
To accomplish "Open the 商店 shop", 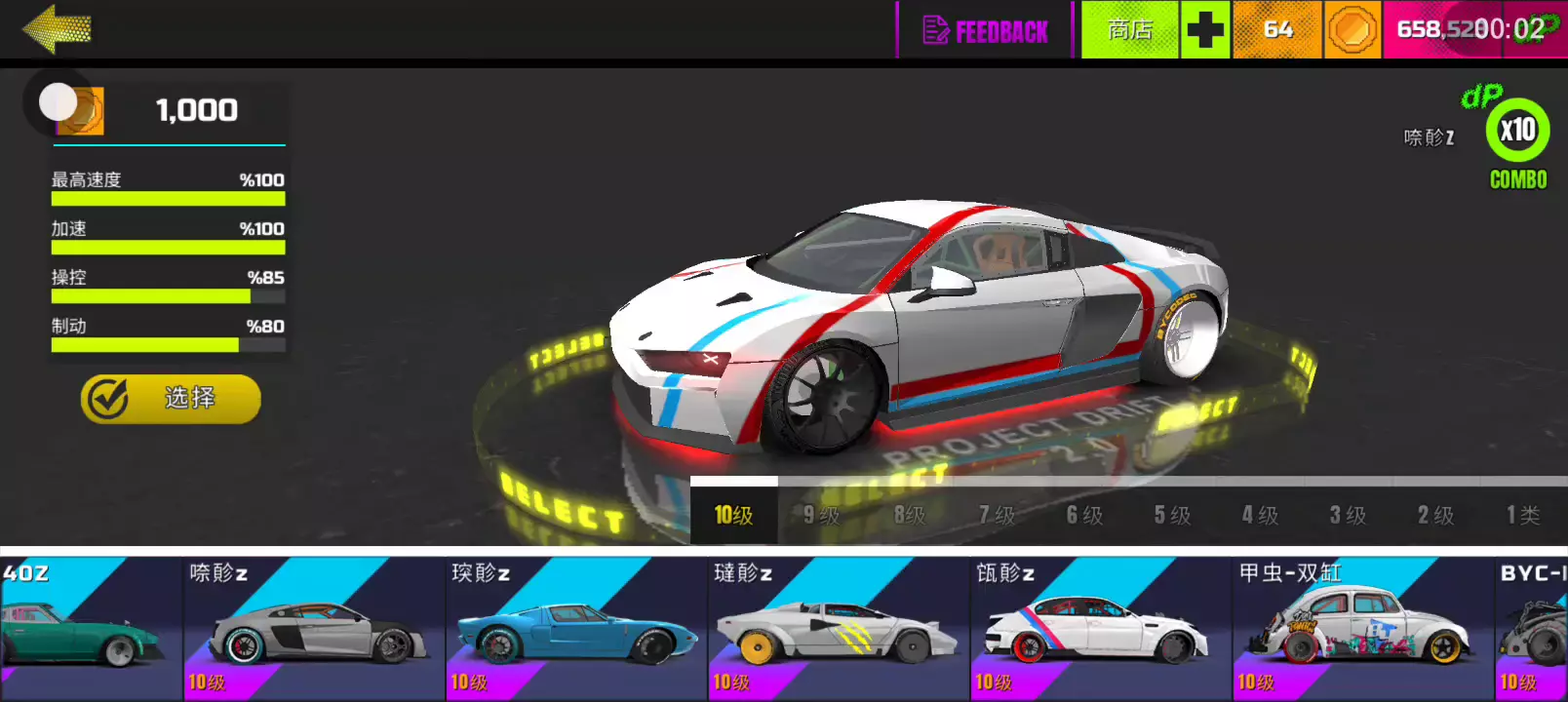I will tap(1130, 30).
